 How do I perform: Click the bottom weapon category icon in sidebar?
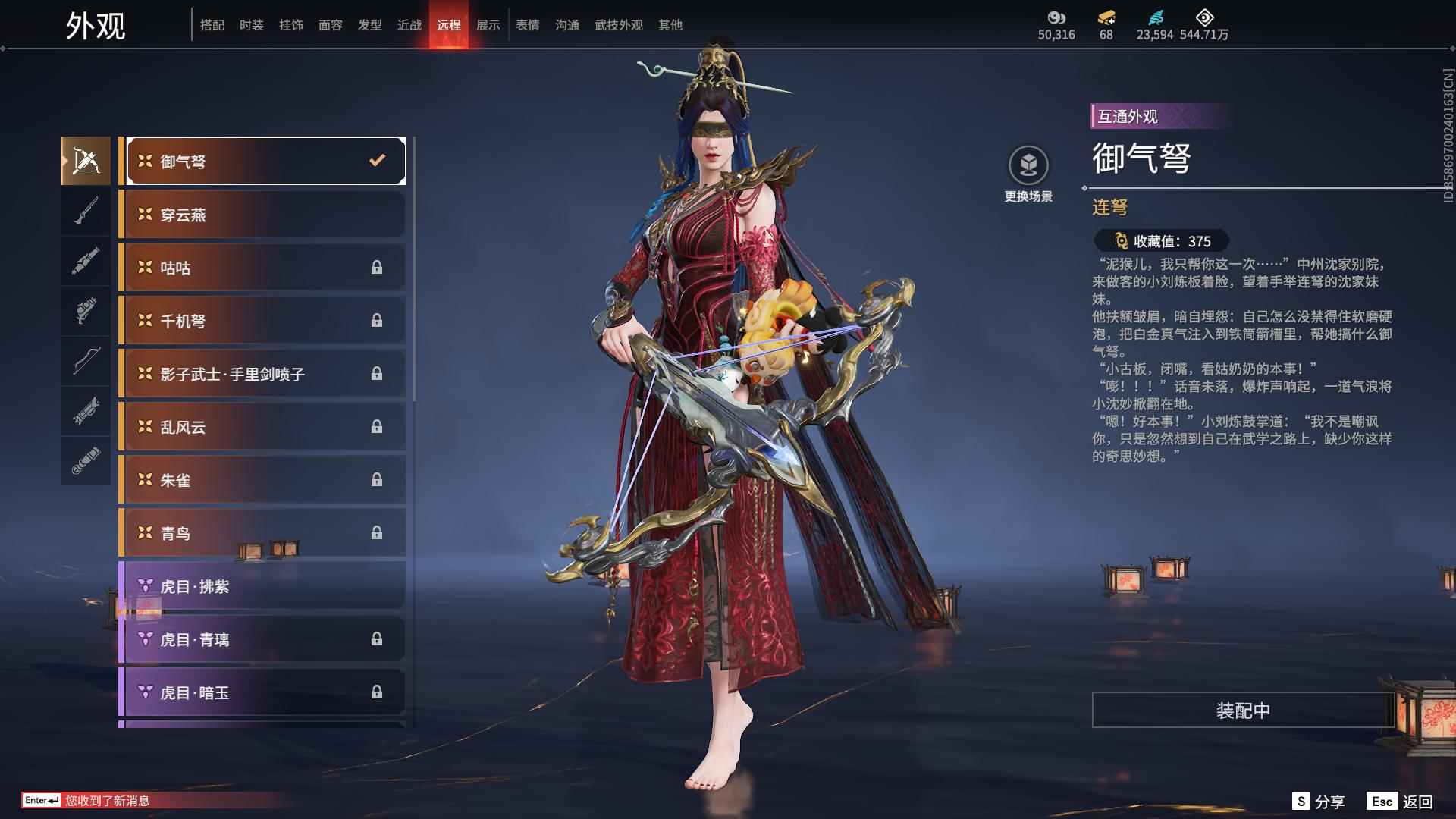(x=85, y=459)
